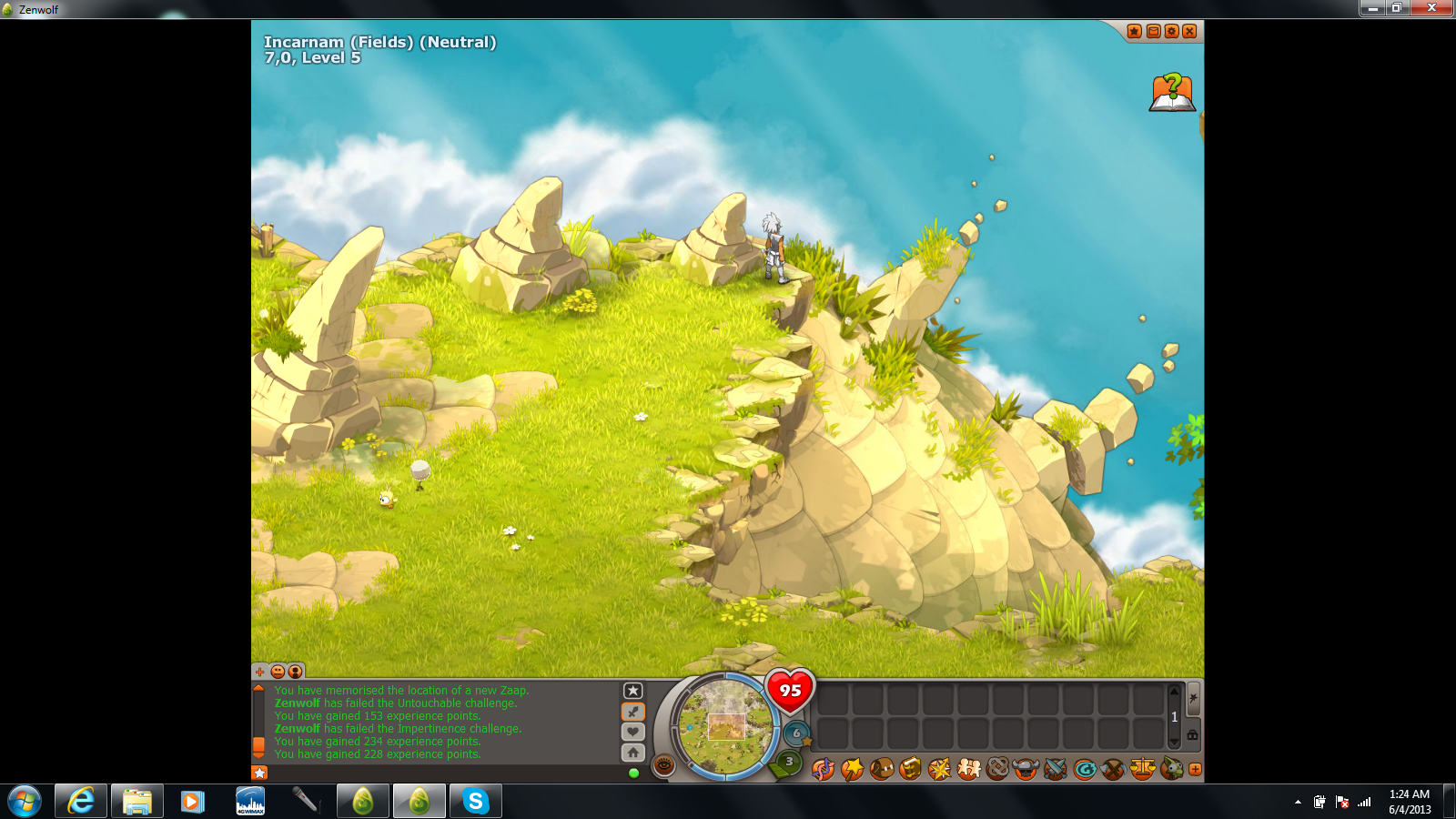
Task: Minimize the Zenwolf window
Action: [1373, 8]
